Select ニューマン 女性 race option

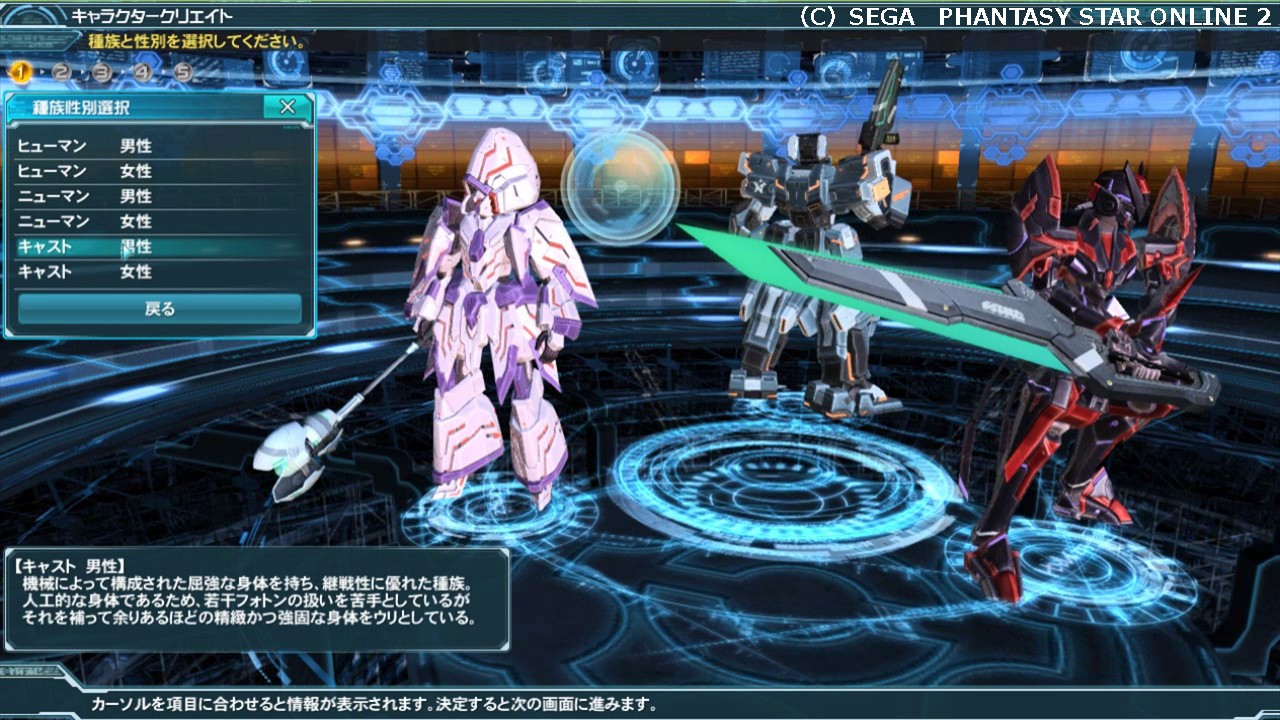[x=160, y=221]
